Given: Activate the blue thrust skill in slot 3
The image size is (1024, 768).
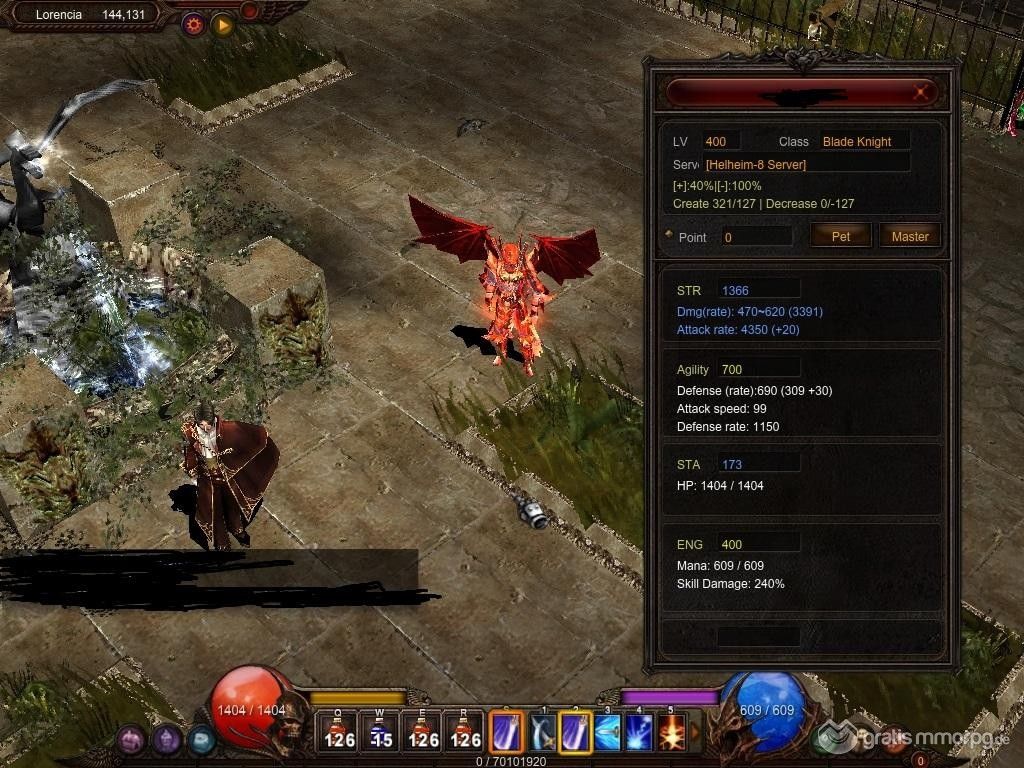Looking at the screenshot, I should coord(607,732).
